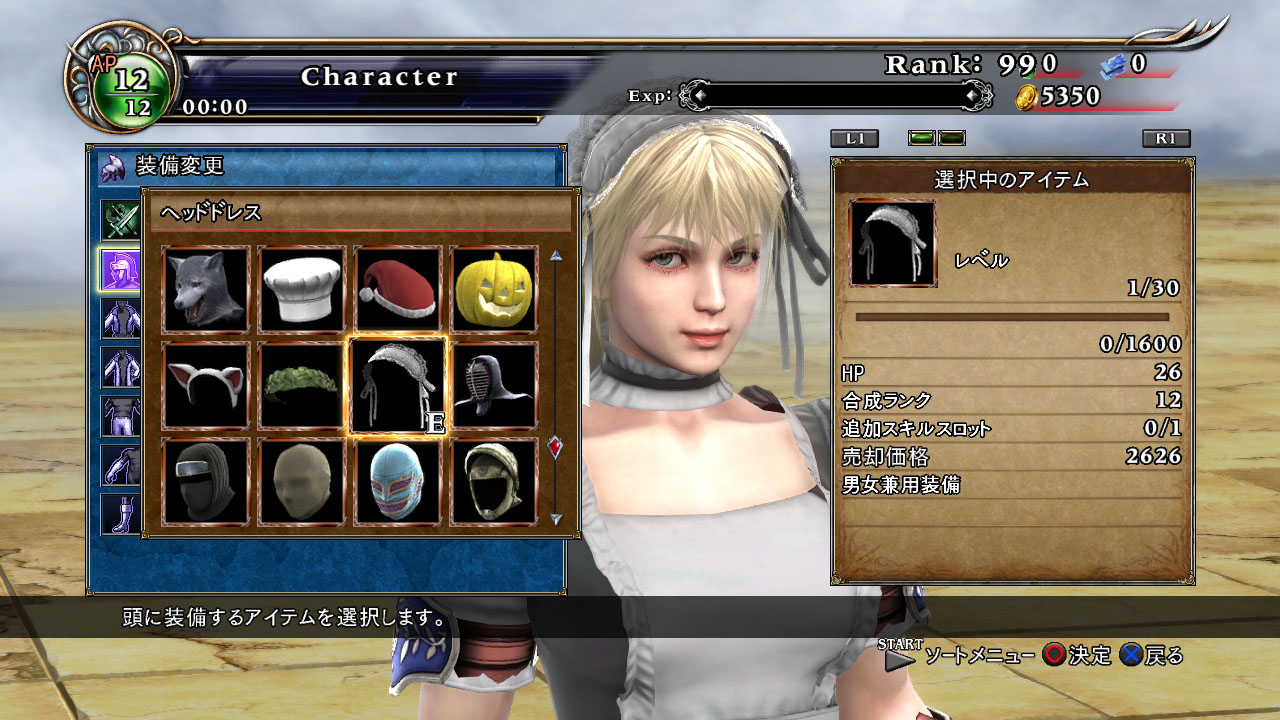Select the purple helmet head category

click(x=121, y=269)
